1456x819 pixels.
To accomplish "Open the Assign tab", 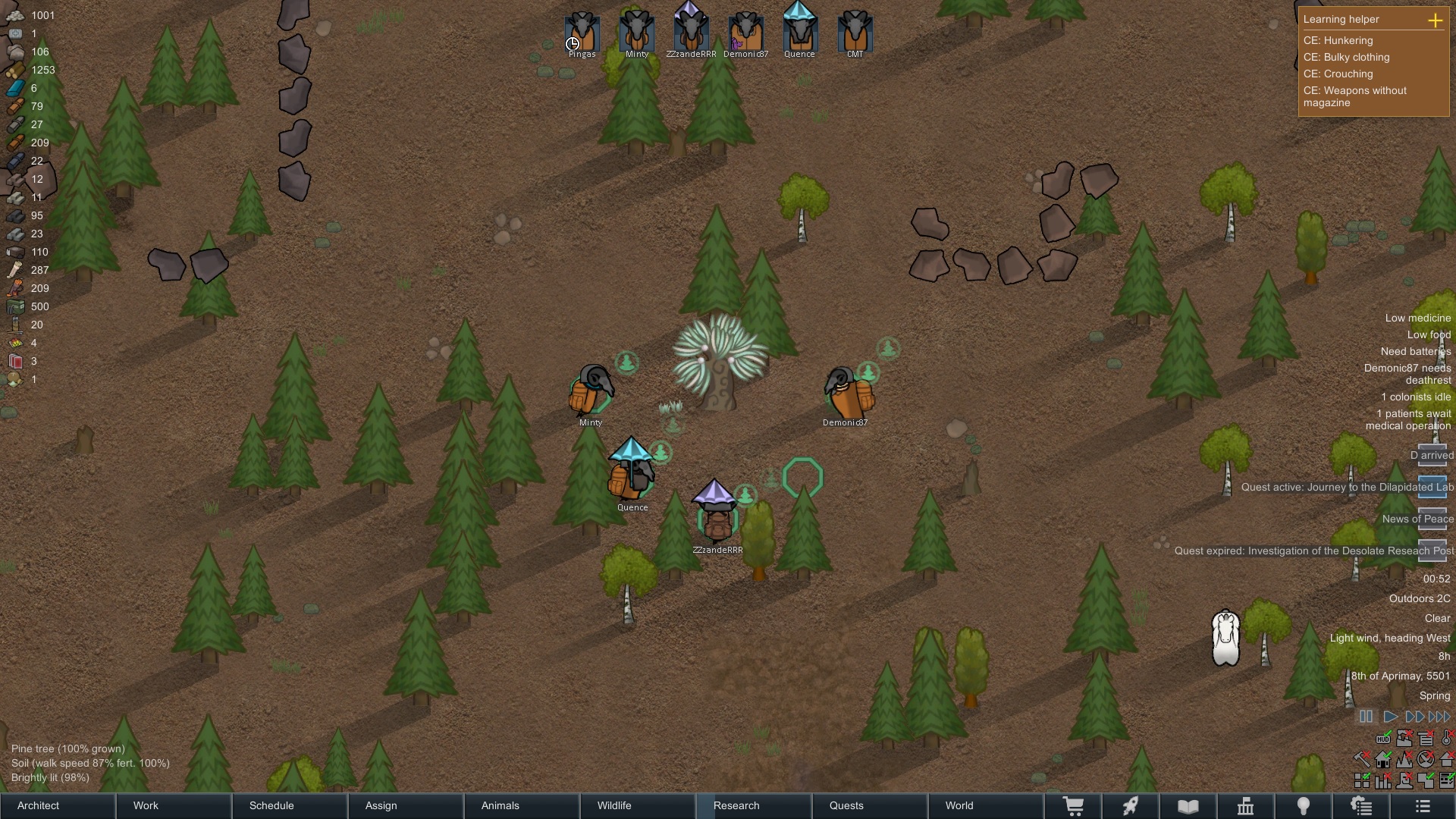I will 406,805.
